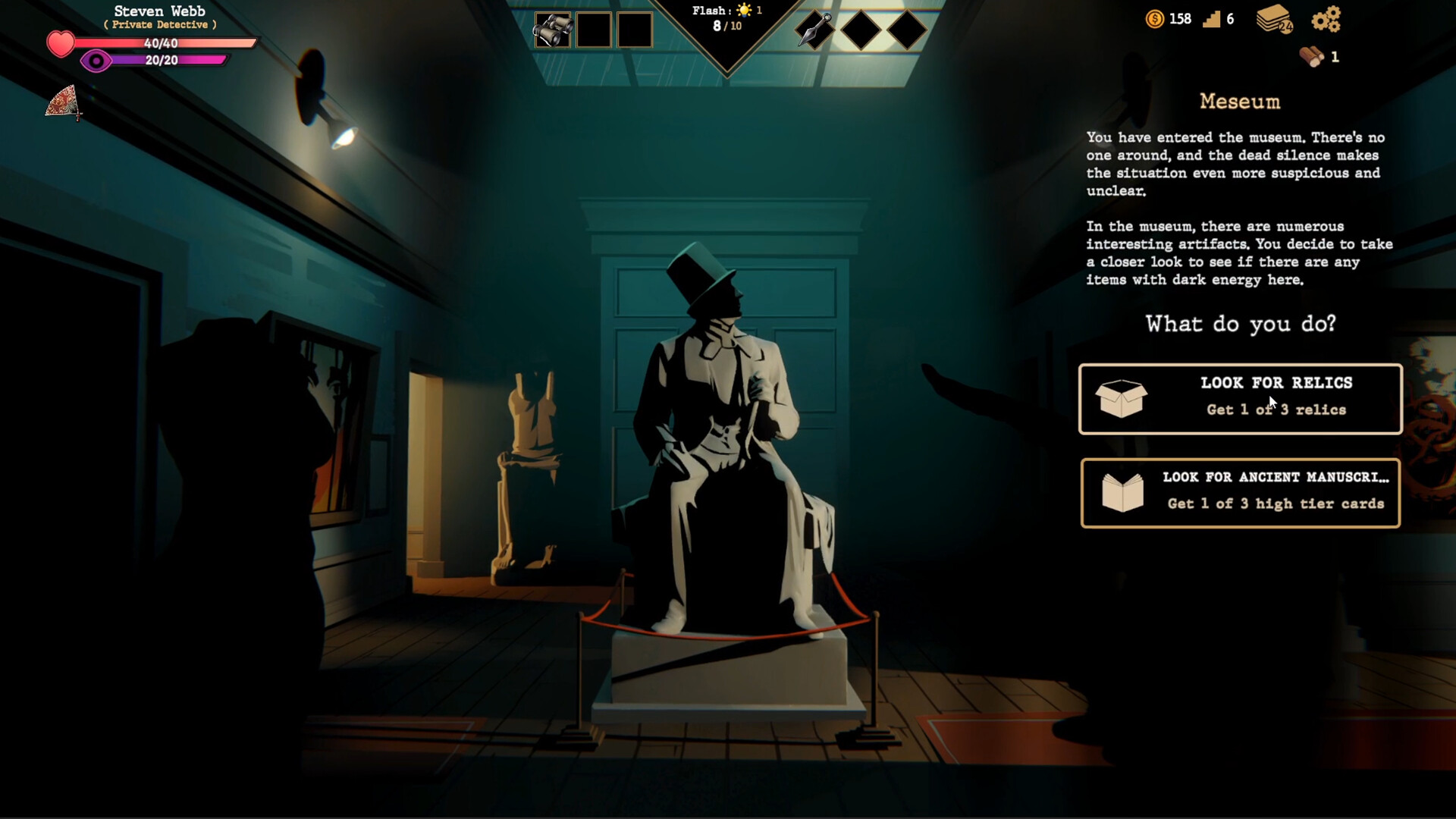Select the binoculars item slot
Image resolution: width=1456 pixels, height=819 pixels.
[x=552, y=29]
